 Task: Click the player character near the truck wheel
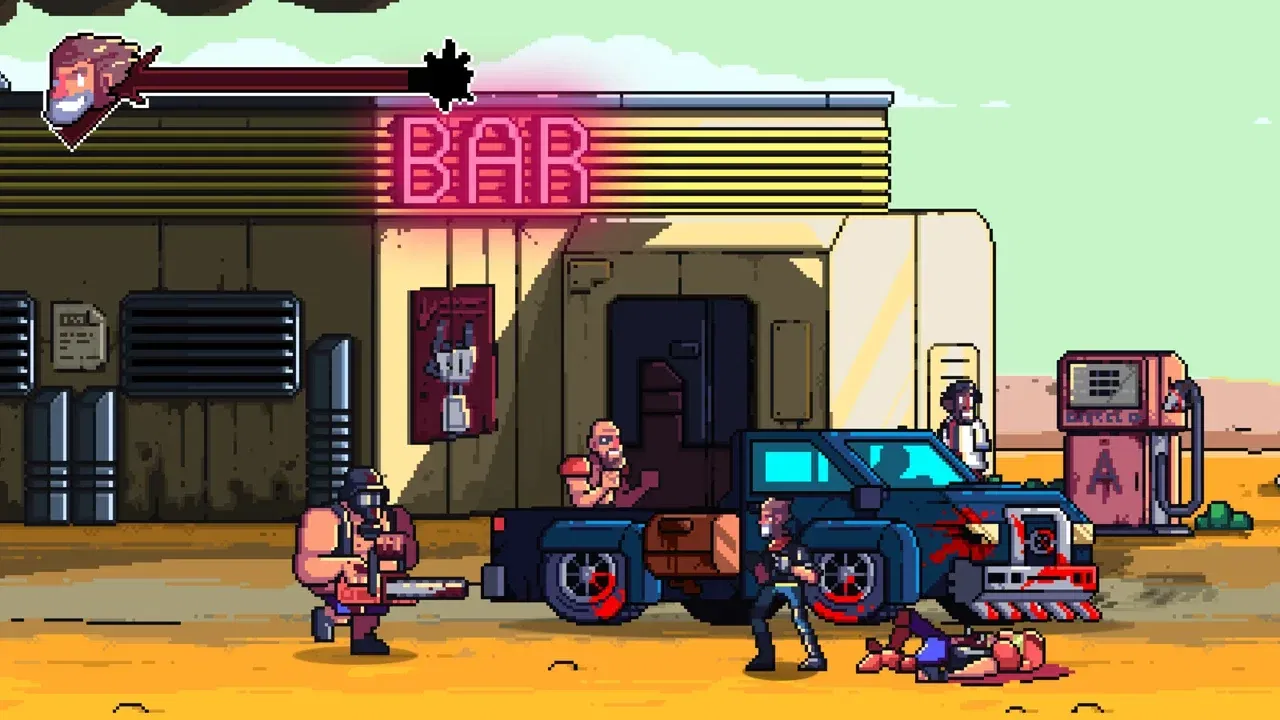pyautogui.click(x=780, y=570)
